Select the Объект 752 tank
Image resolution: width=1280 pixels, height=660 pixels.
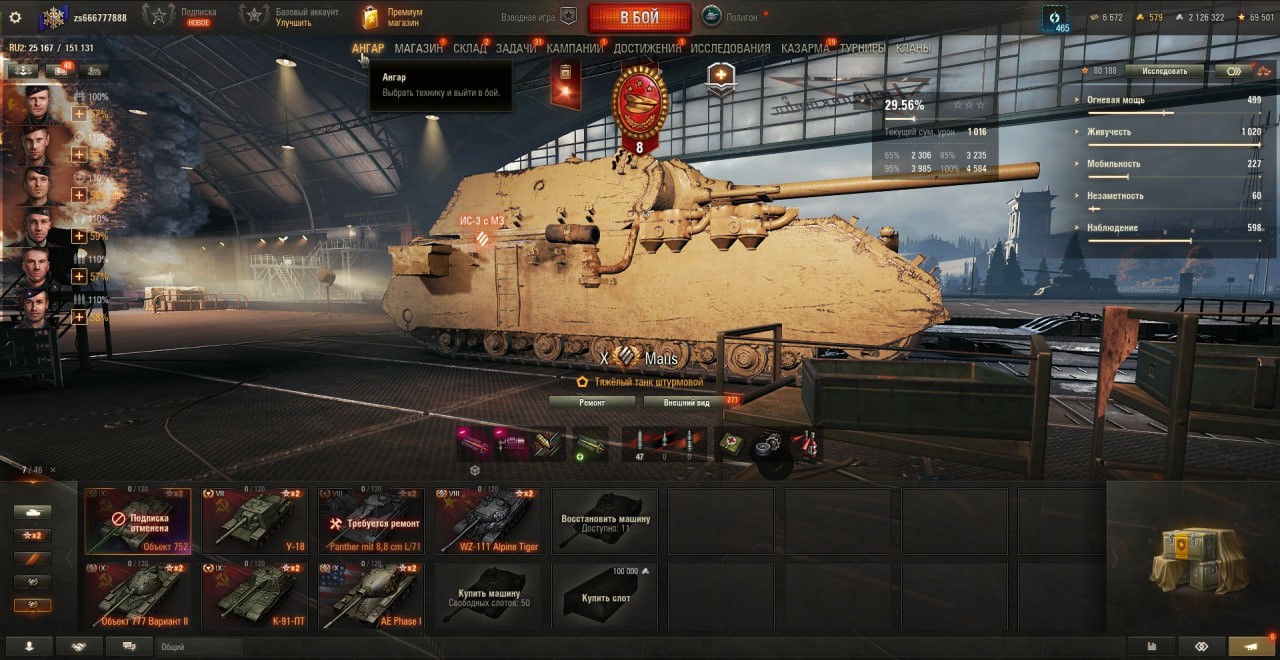coord(137,520)
